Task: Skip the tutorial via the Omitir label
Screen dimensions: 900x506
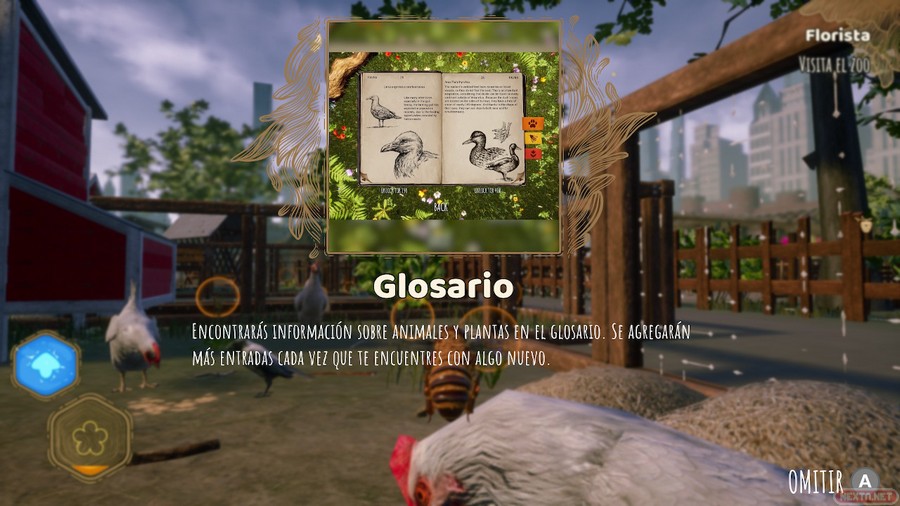Action: pyautogui.click(x=815, y=479)
